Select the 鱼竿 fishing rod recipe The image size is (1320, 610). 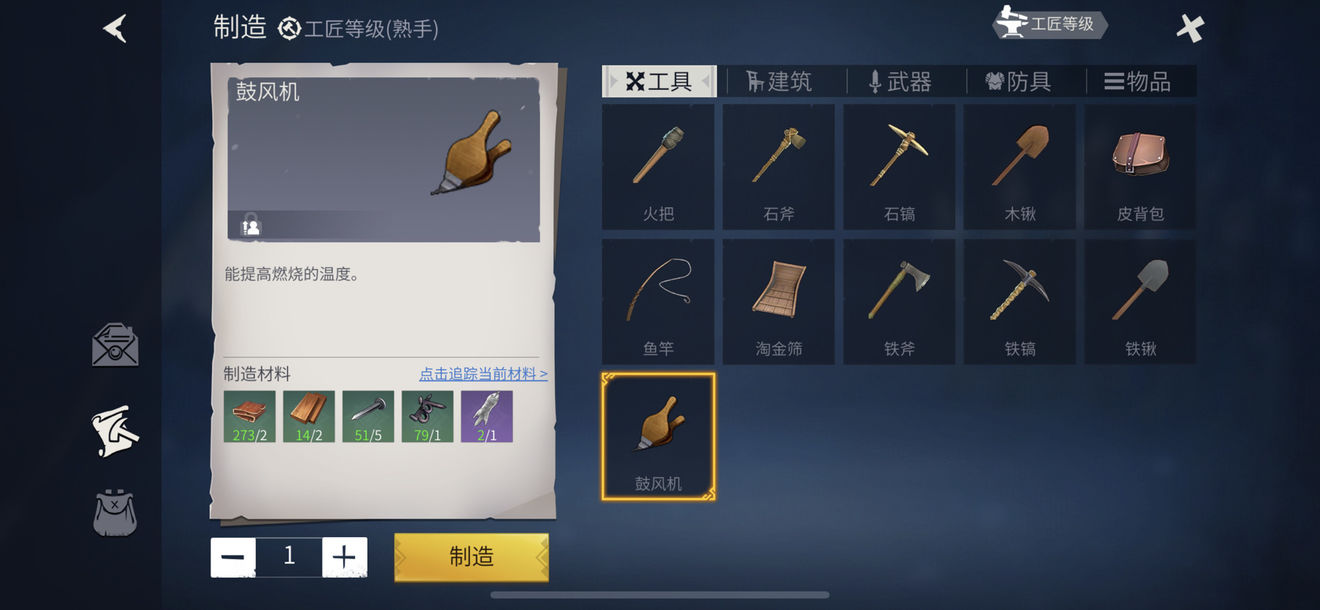coord(658,301)
